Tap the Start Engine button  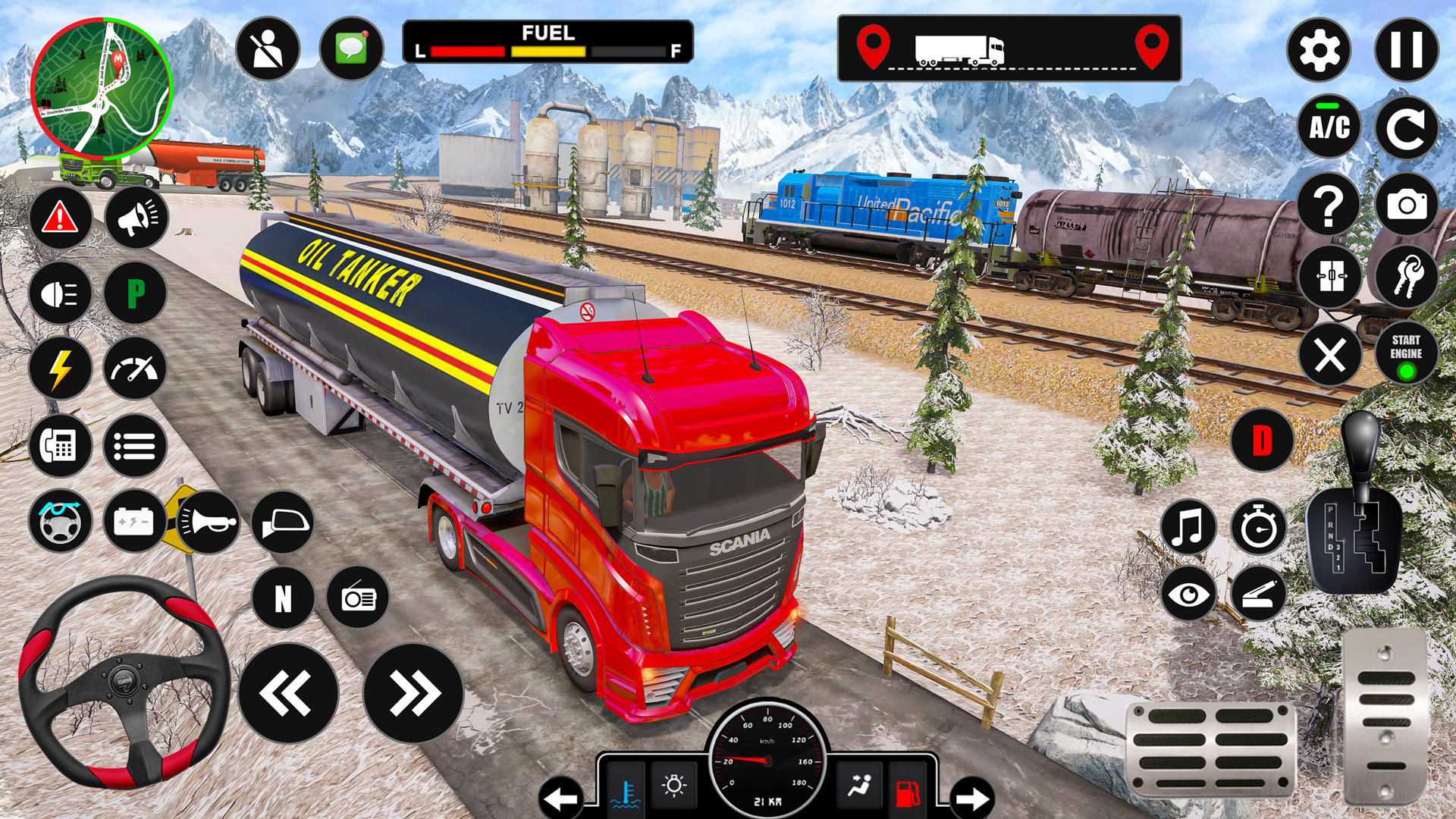tap(1406, 354)
